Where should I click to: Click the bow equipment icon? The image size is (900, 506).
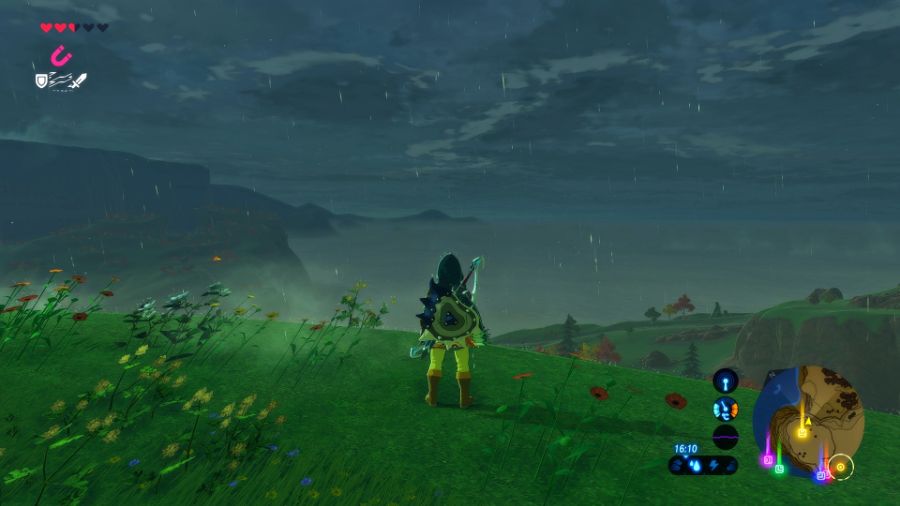(59, 80)
